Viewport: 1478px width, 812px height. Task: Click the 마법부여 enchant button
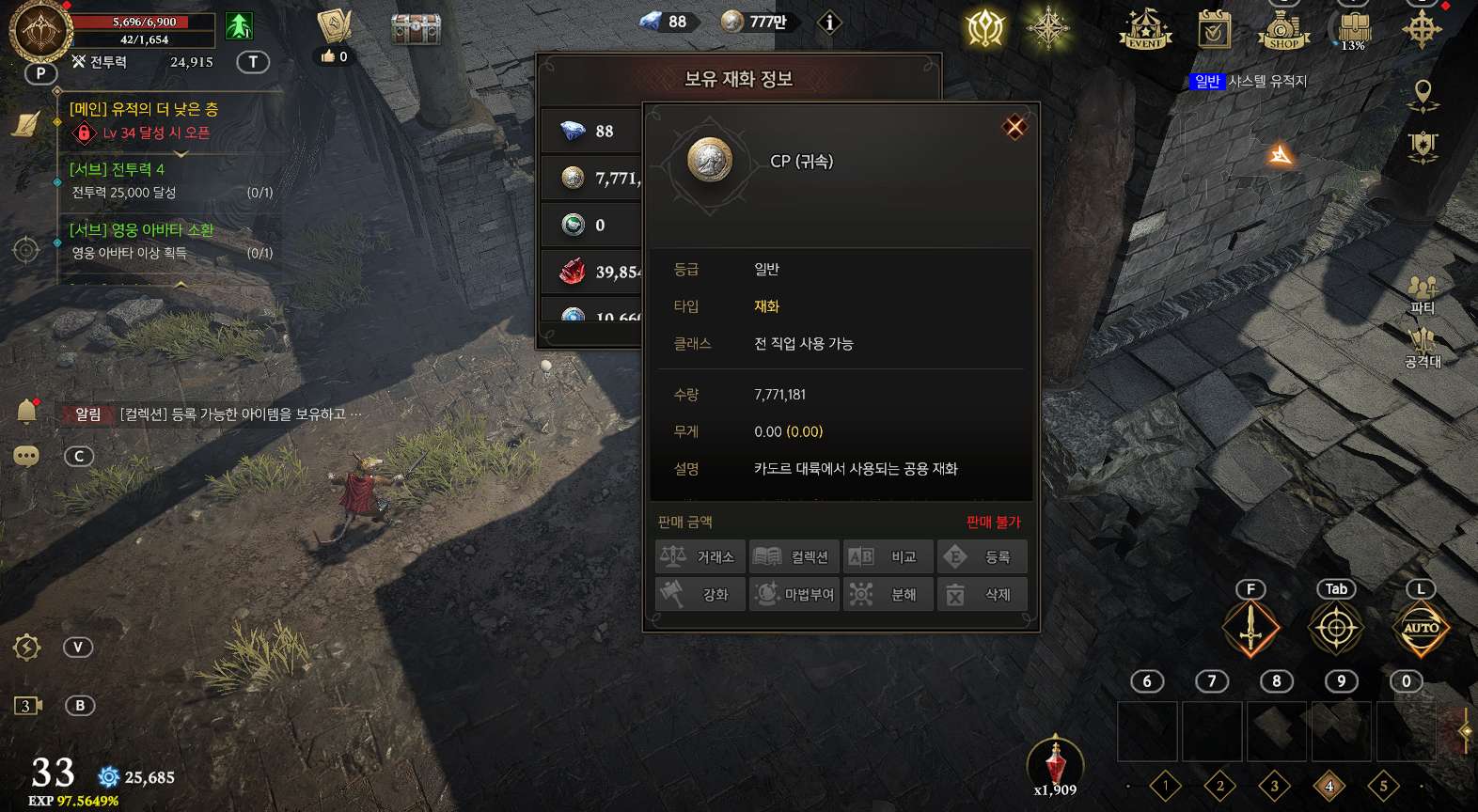click(x=794, y=595)
